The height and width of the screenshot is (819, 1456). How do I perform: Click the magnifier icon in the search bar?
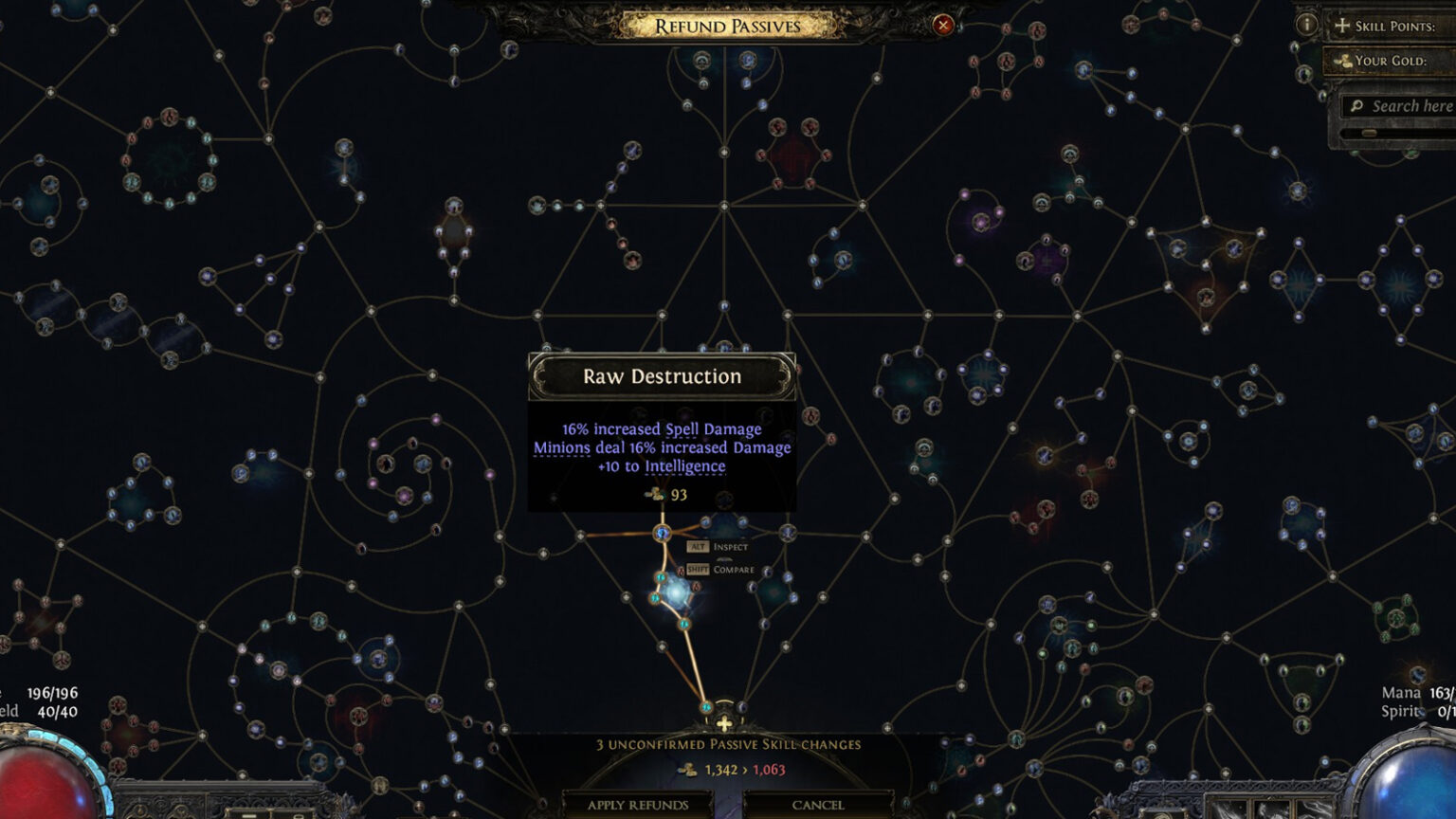(x=1358, y=105)
